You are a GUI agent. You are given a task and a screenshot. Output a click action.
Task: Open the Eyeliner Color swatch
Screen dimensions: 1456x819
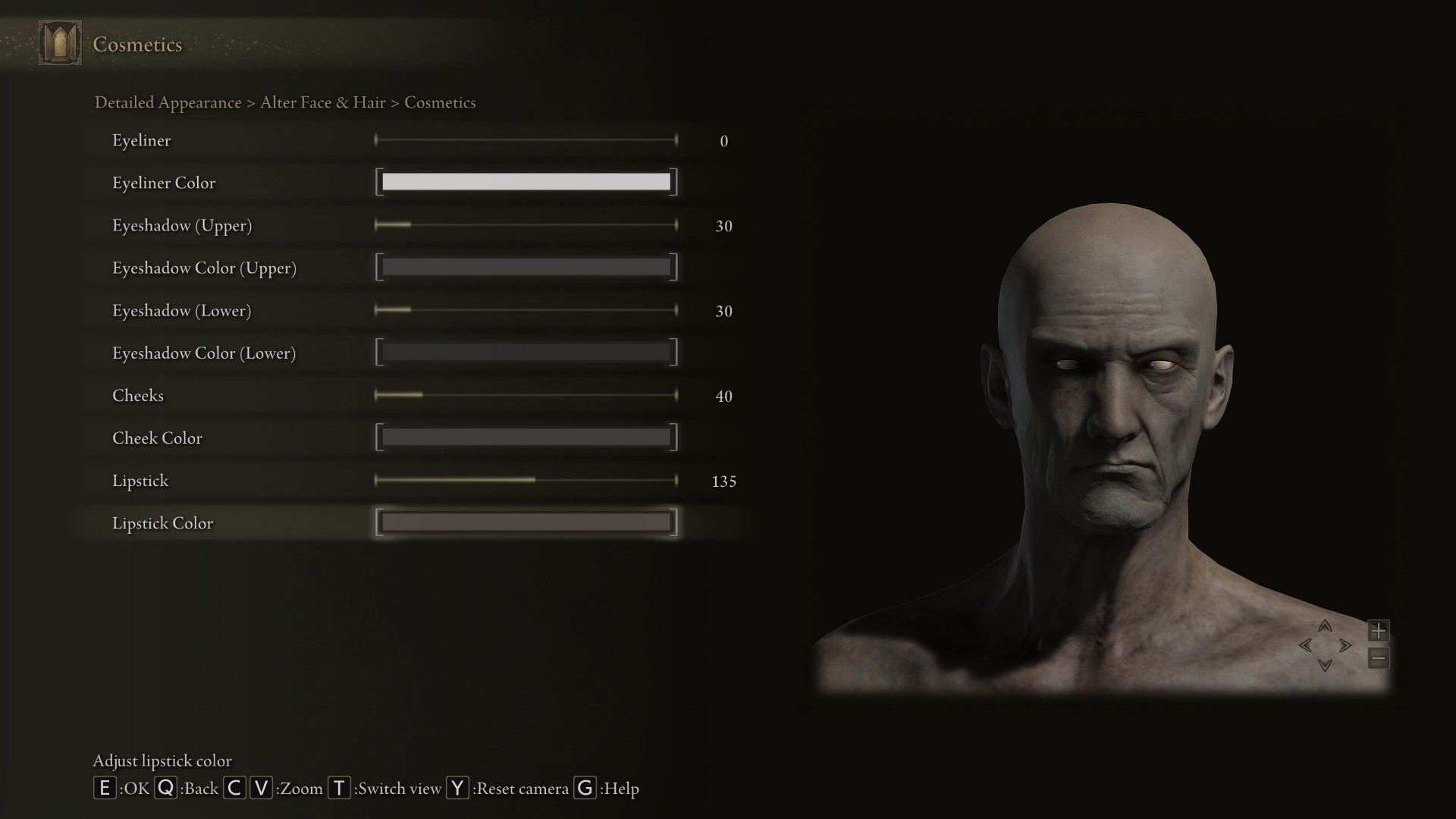526,182
